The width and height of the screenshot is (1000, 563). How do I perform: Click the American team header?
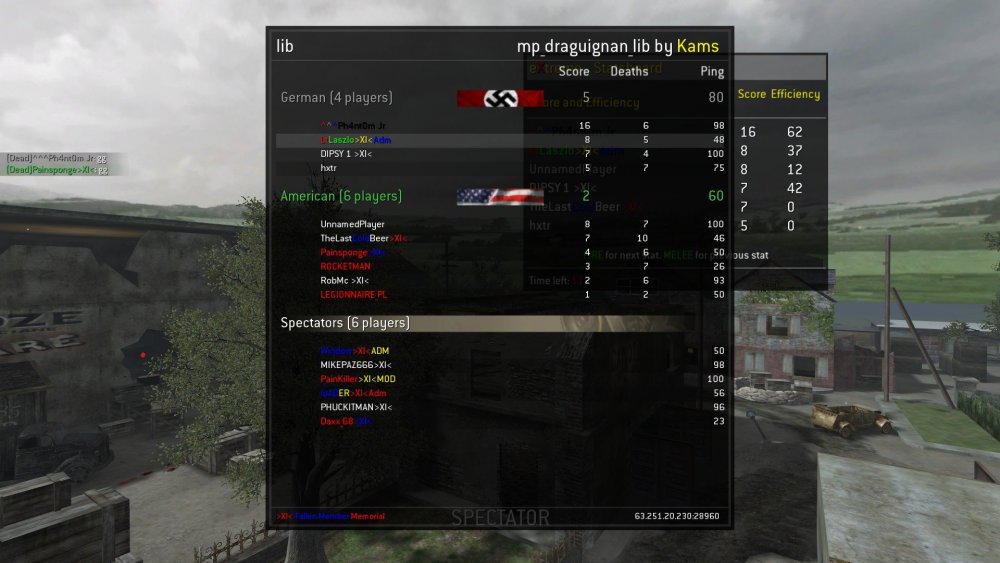tap(341, 196)
